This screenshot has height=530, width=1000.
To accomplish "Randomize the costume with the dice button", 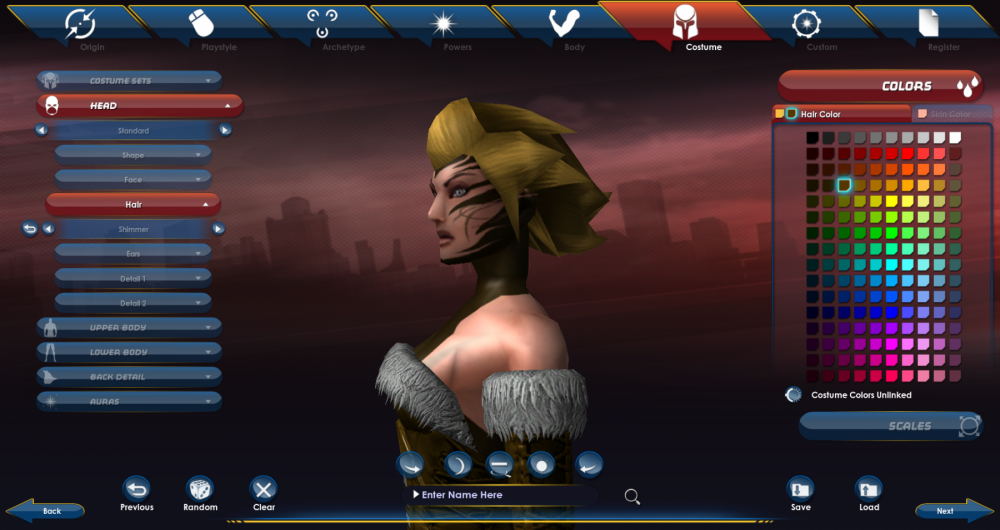I will click(200, 489).
